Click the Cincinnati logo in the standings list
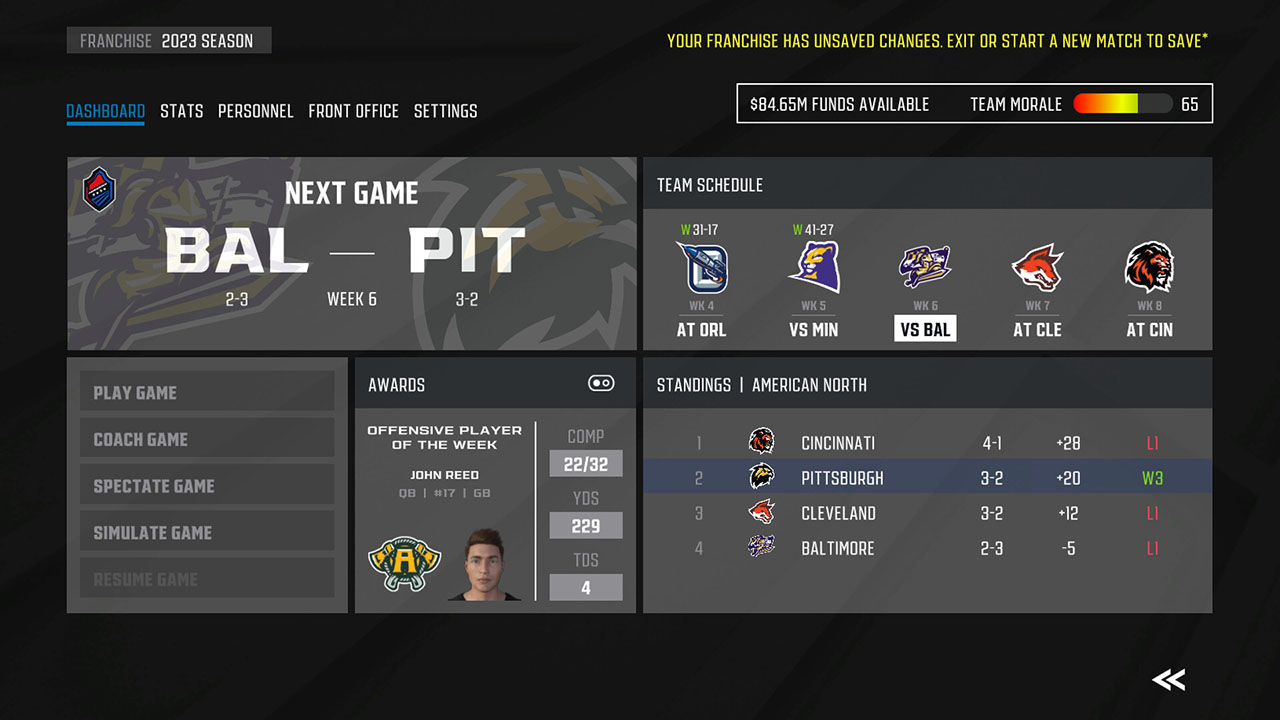 coord(761,442)
